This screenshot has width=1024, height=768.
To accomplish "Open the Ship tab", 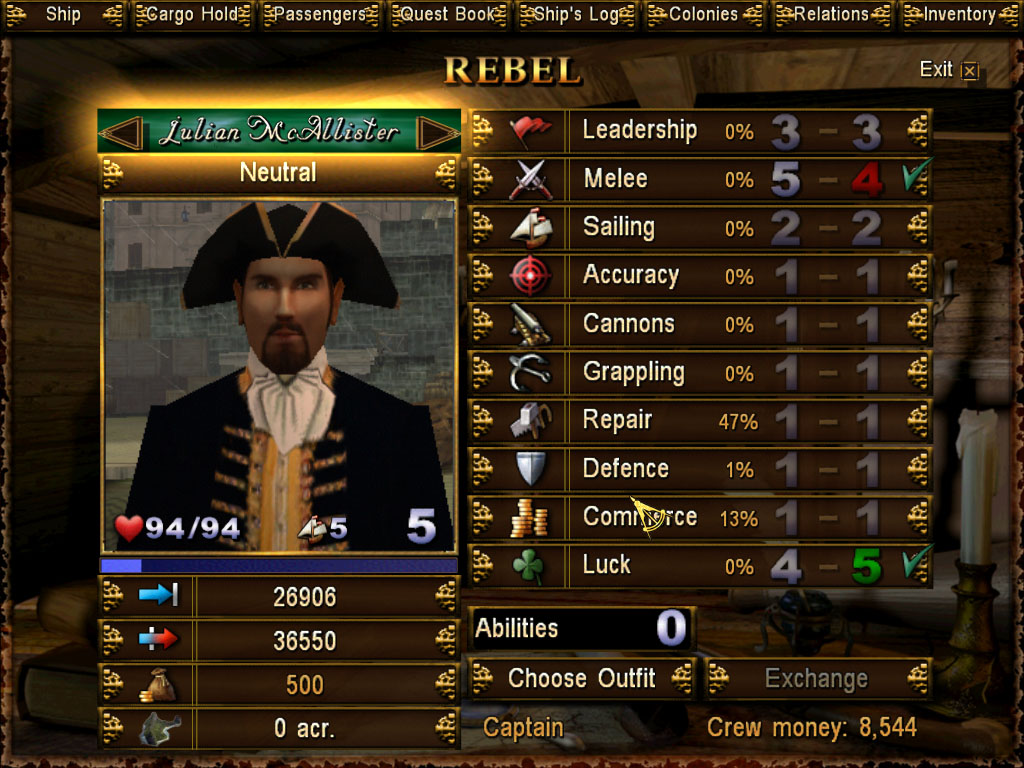I will click(63, 15).
